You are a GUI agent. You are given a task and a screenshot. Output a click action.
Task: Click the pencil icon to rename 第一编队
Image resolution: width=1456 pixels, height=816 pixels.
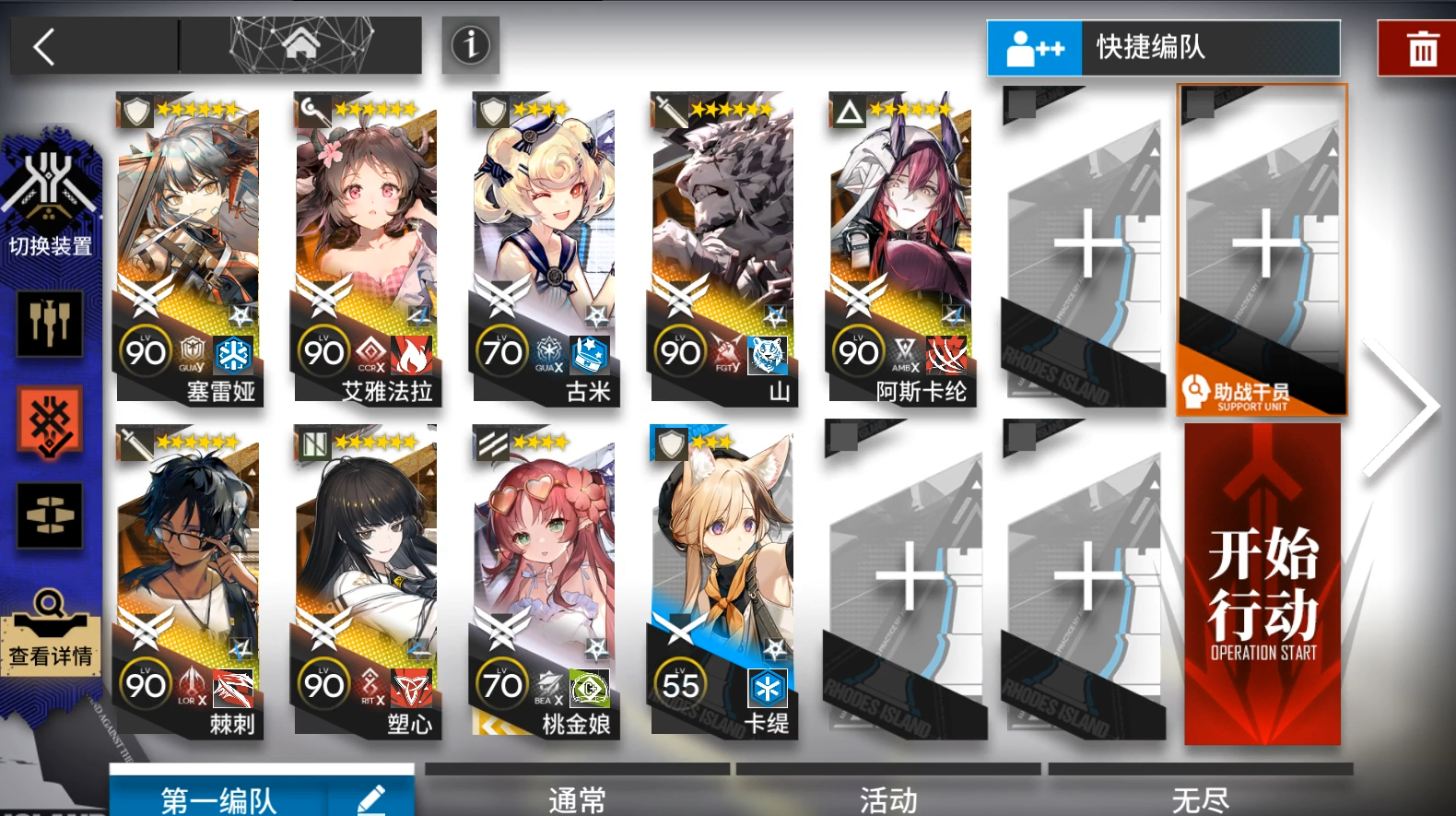[374, 800]
